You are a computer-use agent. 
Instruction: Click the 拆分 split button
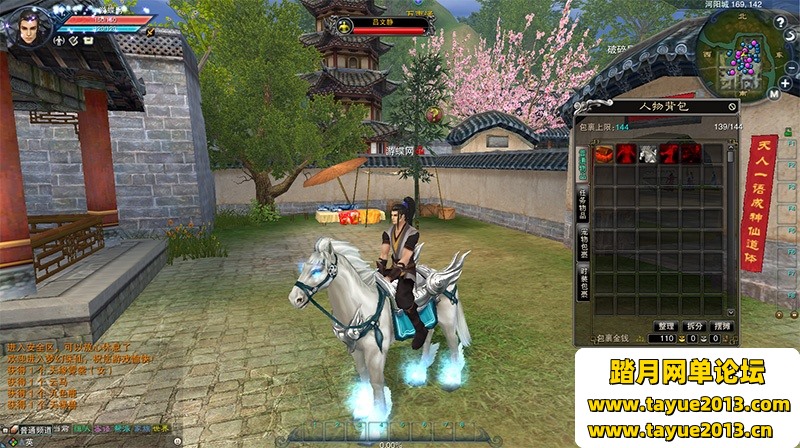pyautogui.click(x=694, y=326)
